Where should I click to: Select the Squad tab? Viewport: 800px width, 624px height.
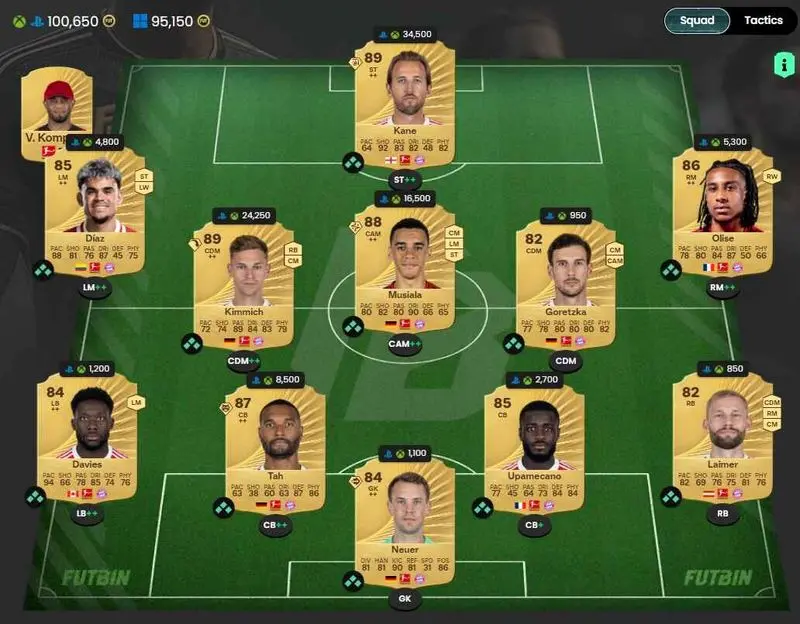click(697, 21)
